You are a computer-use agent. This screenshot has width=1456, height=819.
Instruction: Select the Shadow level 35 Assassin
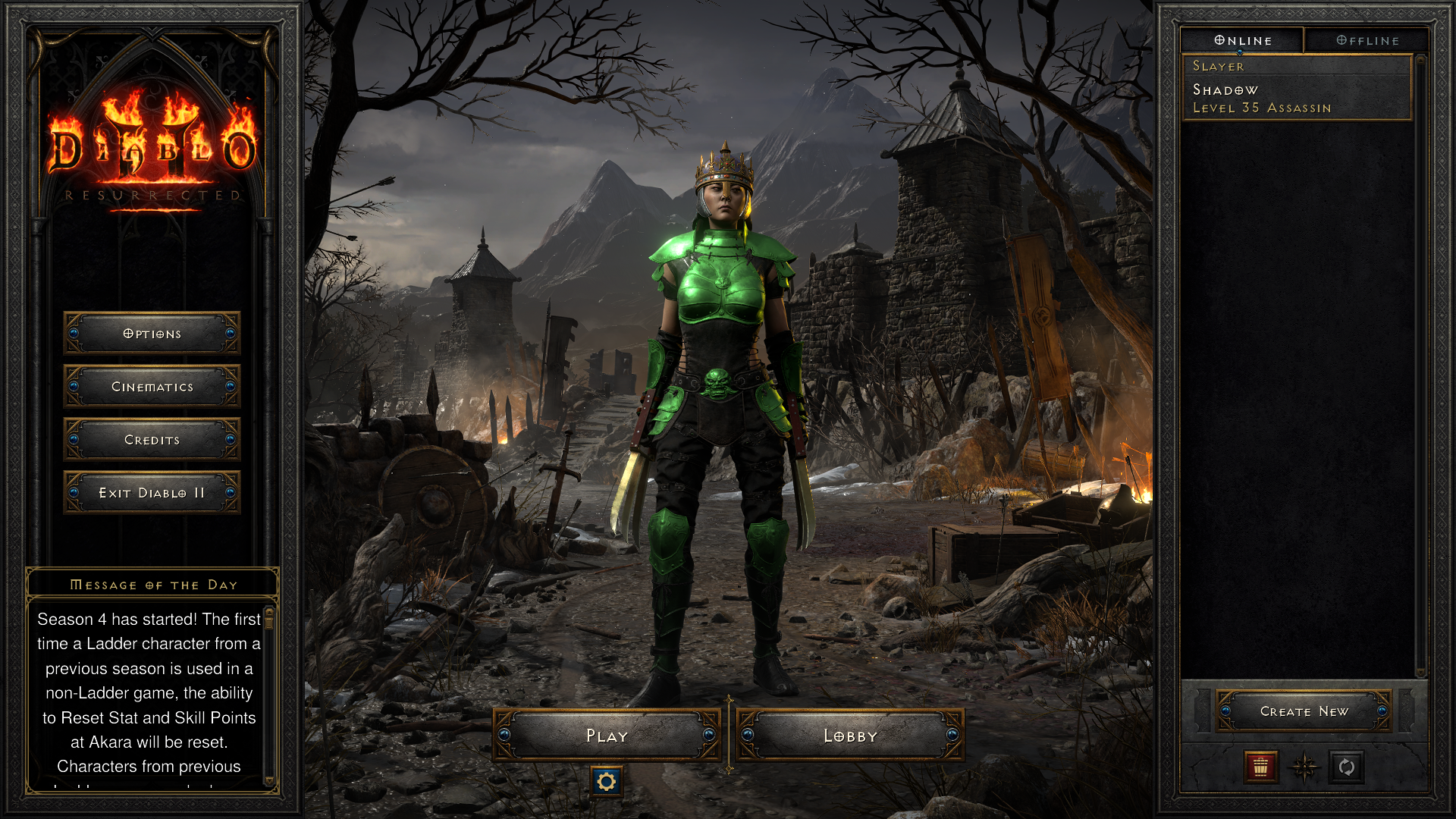[x=1295, y=98]
